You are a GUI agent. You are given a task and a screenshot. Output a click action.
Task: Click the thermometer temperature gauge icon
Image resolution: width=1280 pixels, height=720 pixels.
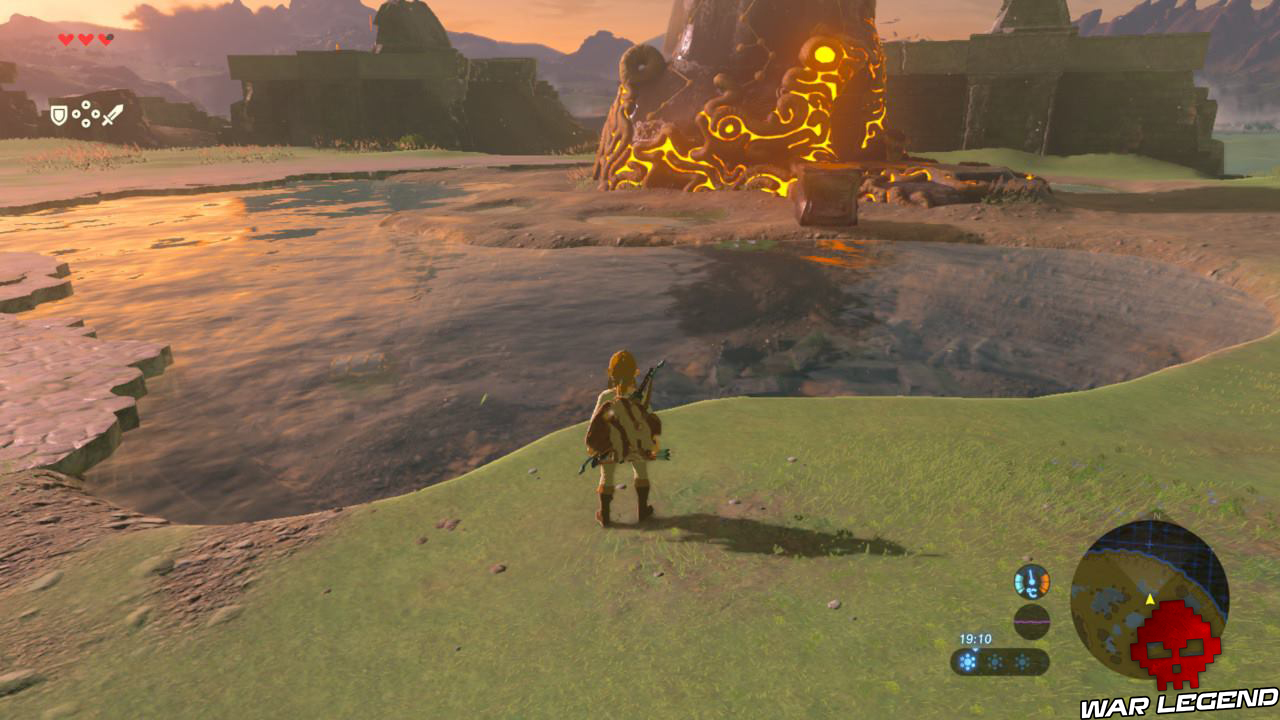click(1031, 582)
